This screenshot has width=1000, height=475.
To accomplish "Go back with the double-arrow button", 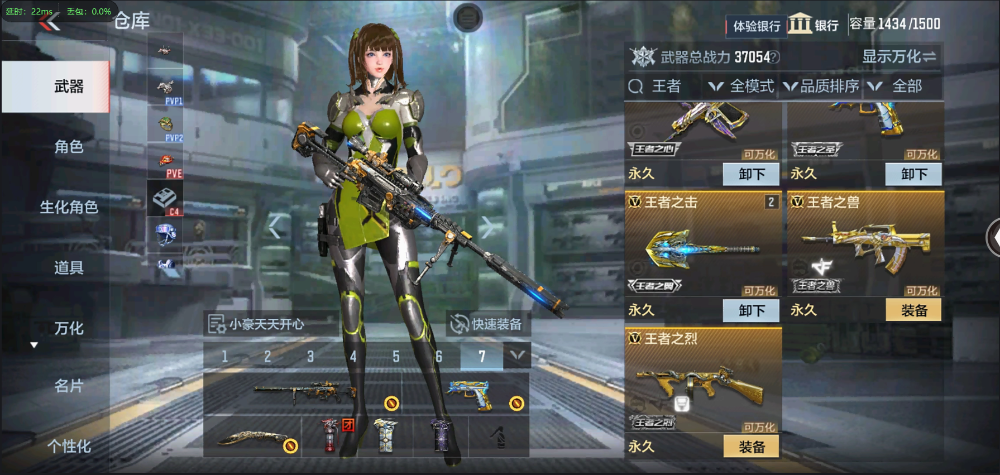I will (x=47, y=23).
